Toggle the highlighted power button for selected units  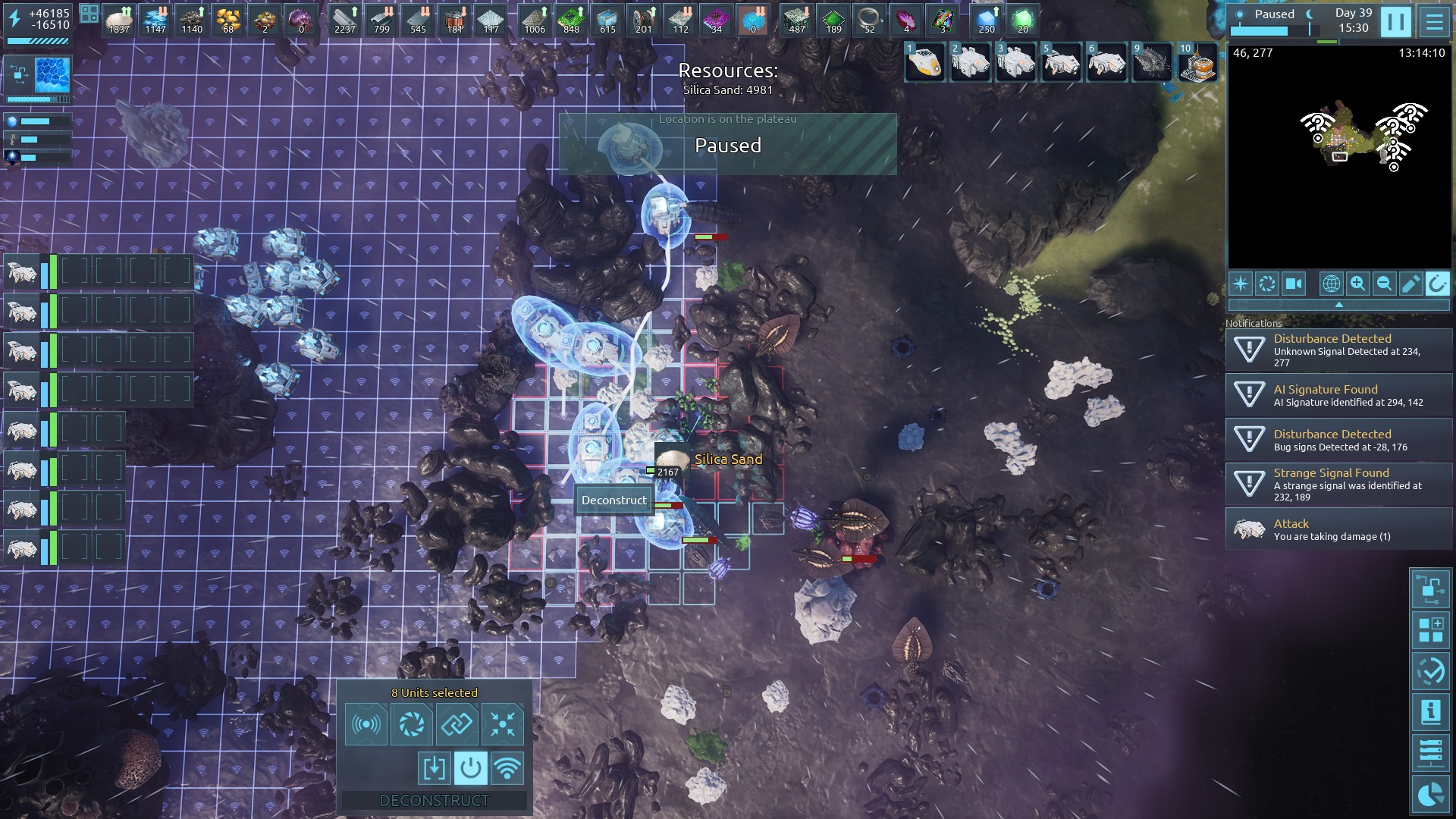coord(470,768)
